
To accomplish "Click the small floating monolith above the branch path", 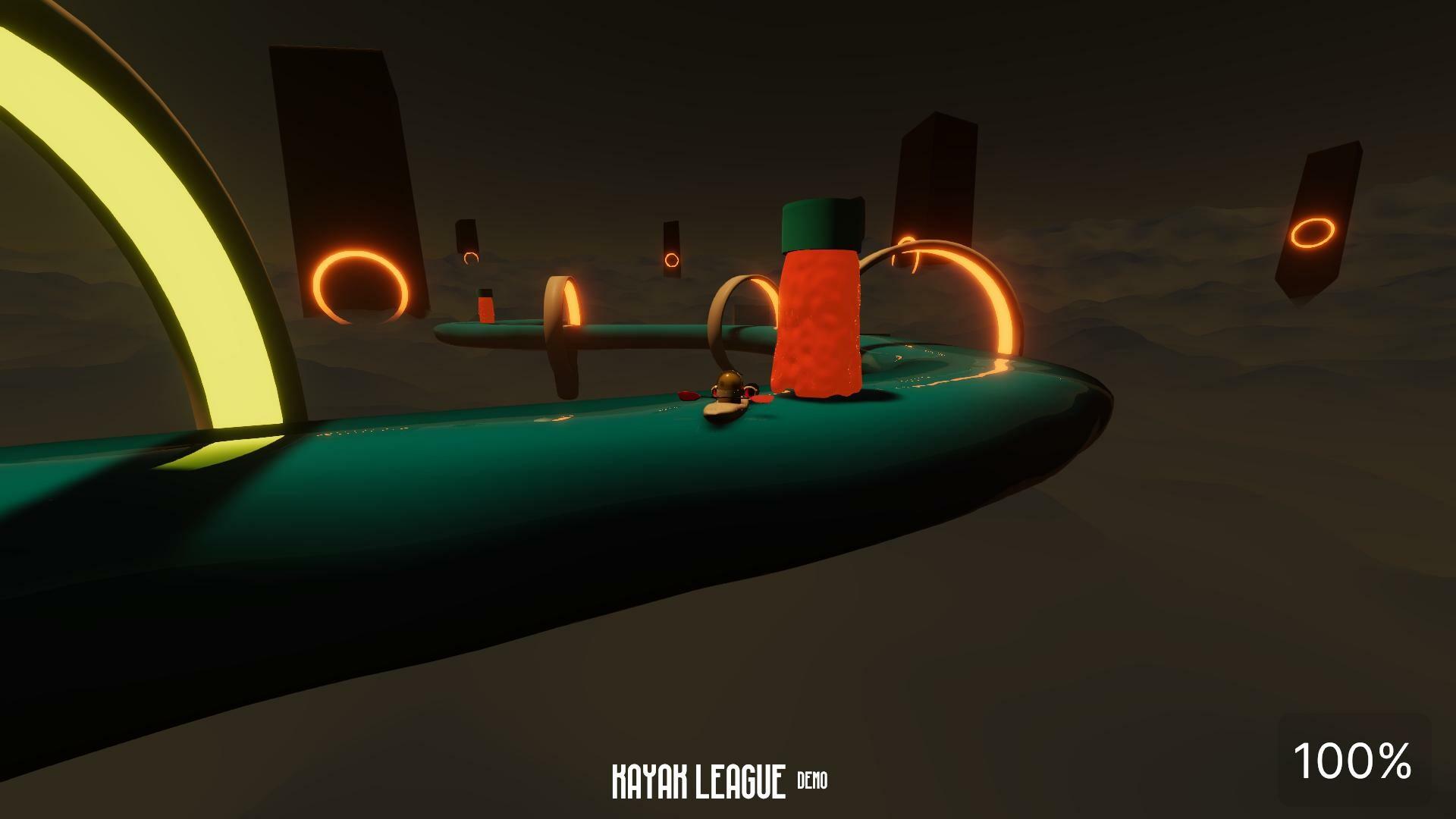I will 466,235.
